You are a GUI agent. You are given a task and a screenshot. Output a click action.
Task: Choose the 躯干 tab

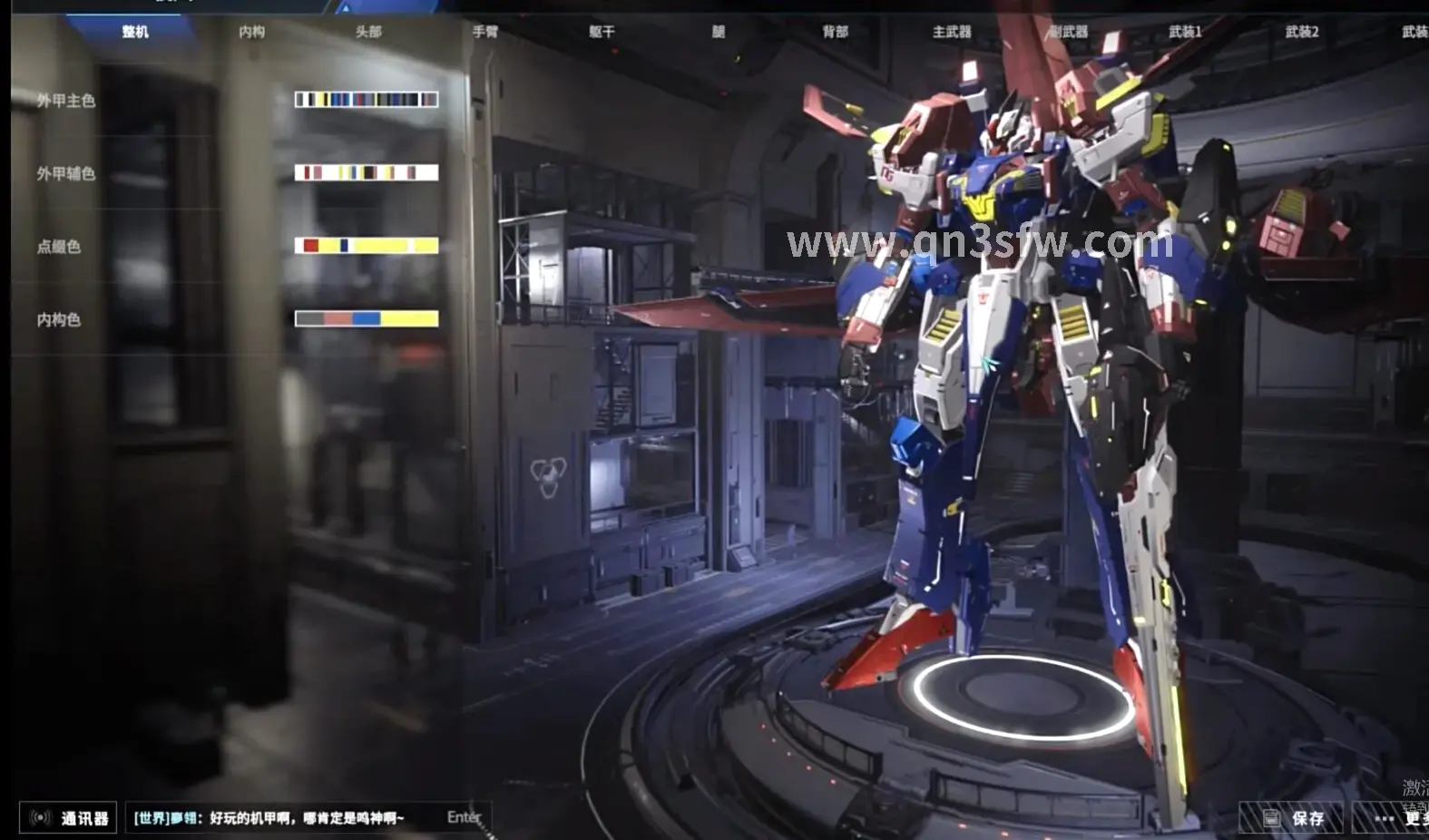coord(602,32)
